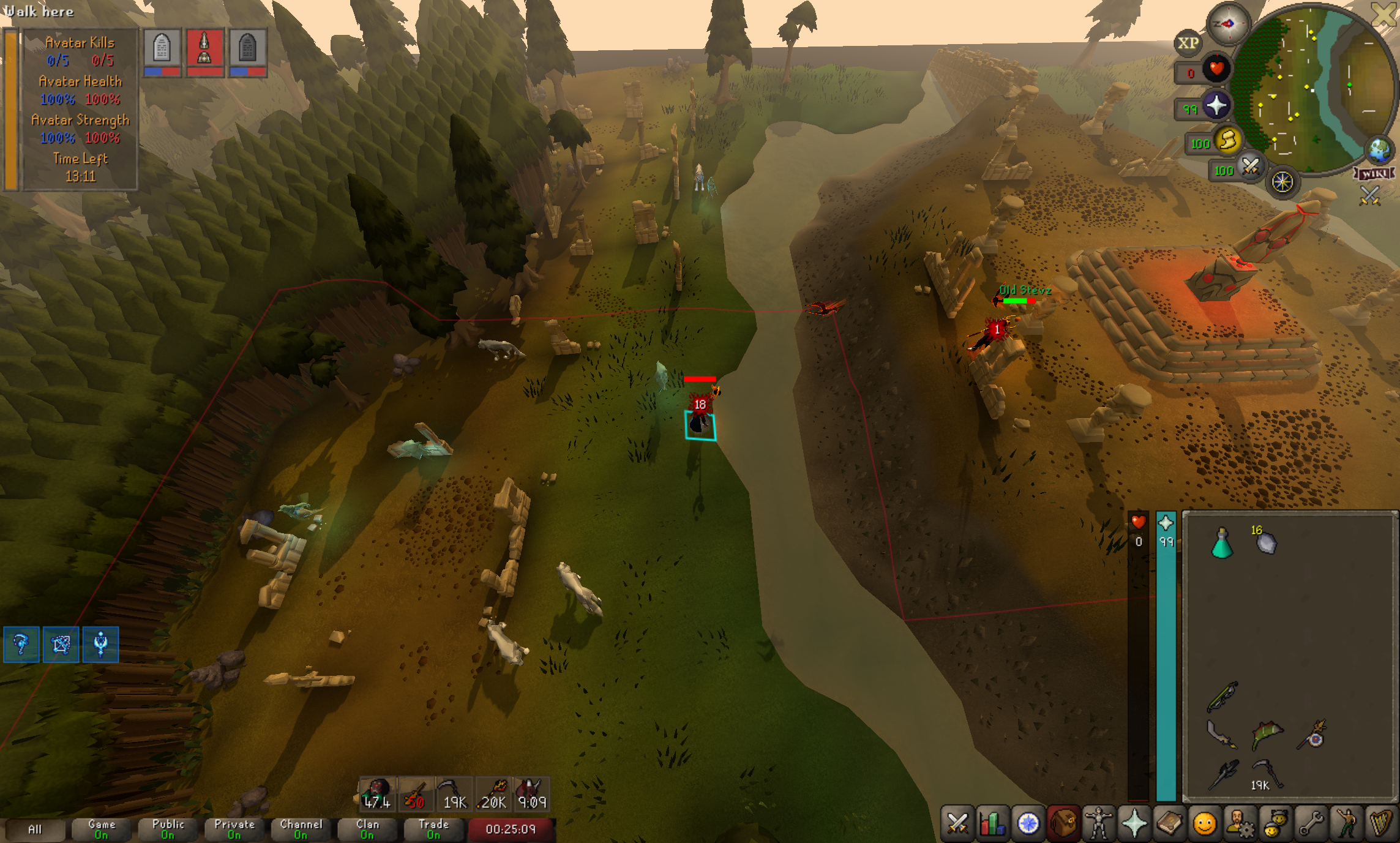
Task: Open the Combat Options tab
Action: (x=957, y=823)
